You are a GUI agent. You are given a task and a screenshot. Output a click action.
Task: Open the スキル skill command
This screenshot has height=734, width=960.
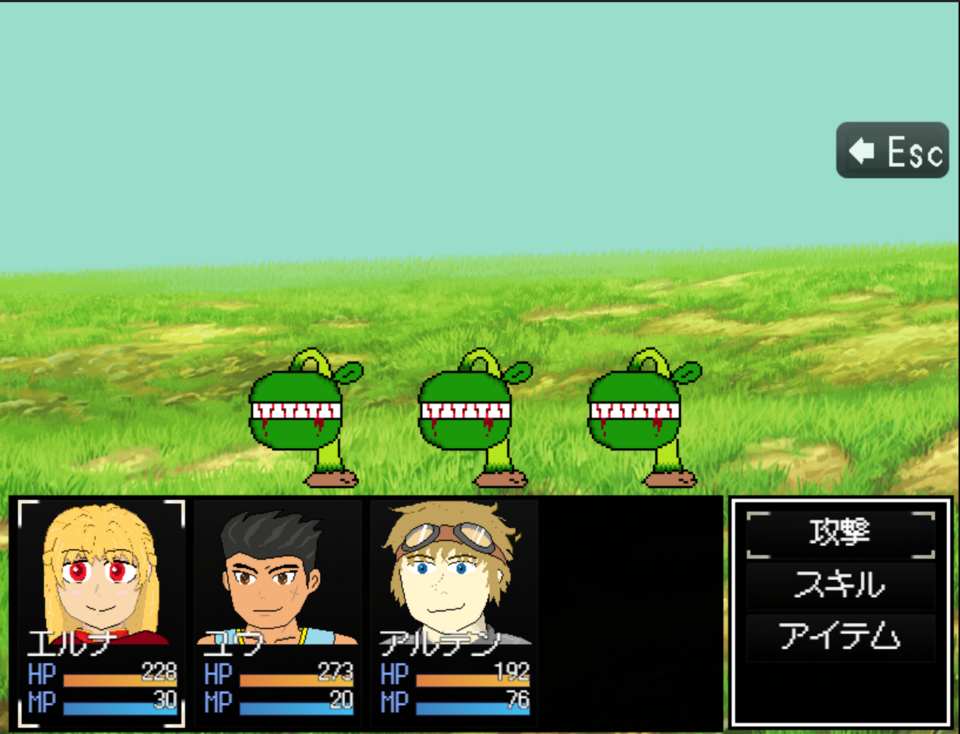tap(840, 585)
